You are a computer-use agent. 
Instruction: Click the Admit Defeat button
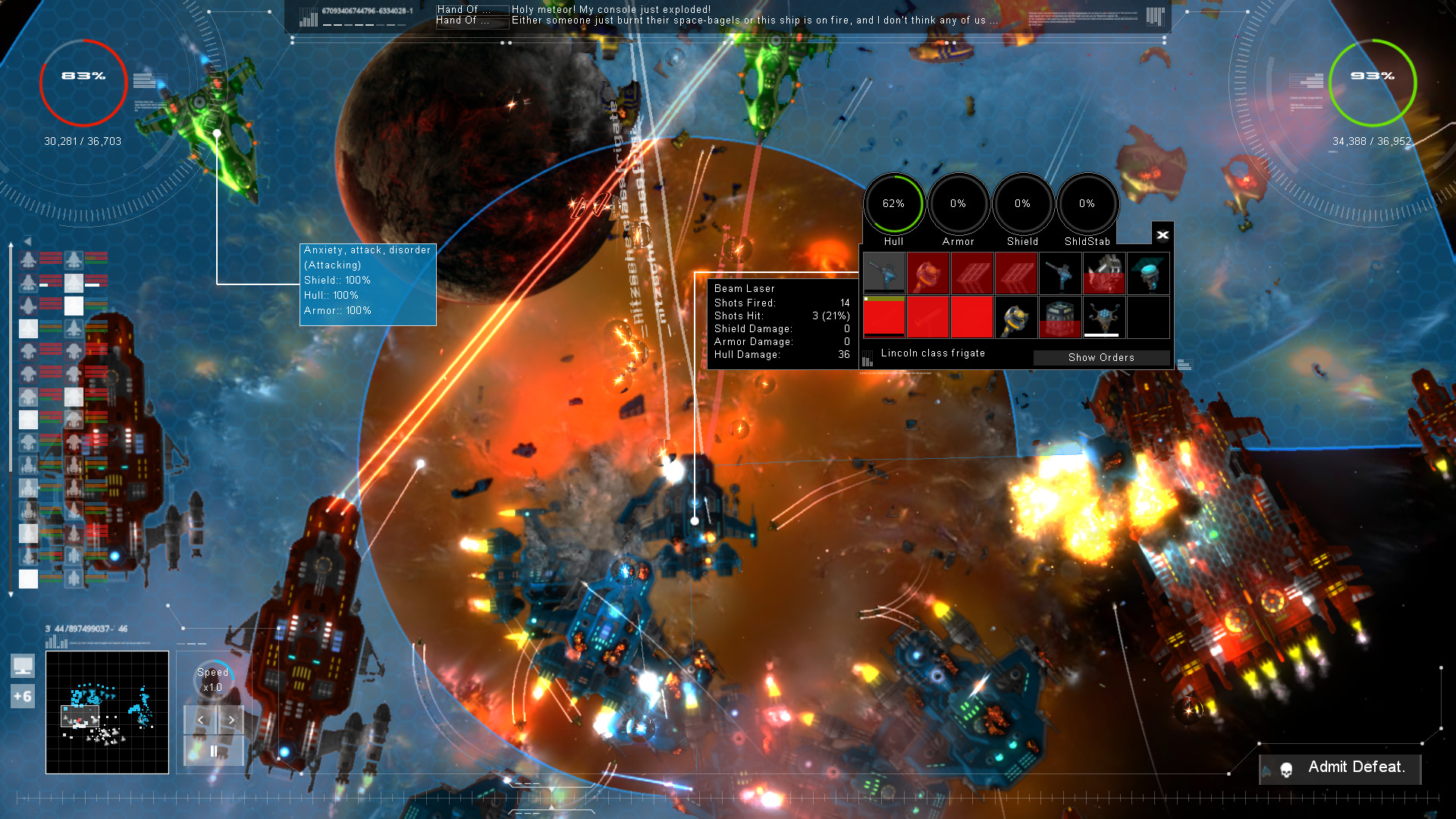(1357, 768)
